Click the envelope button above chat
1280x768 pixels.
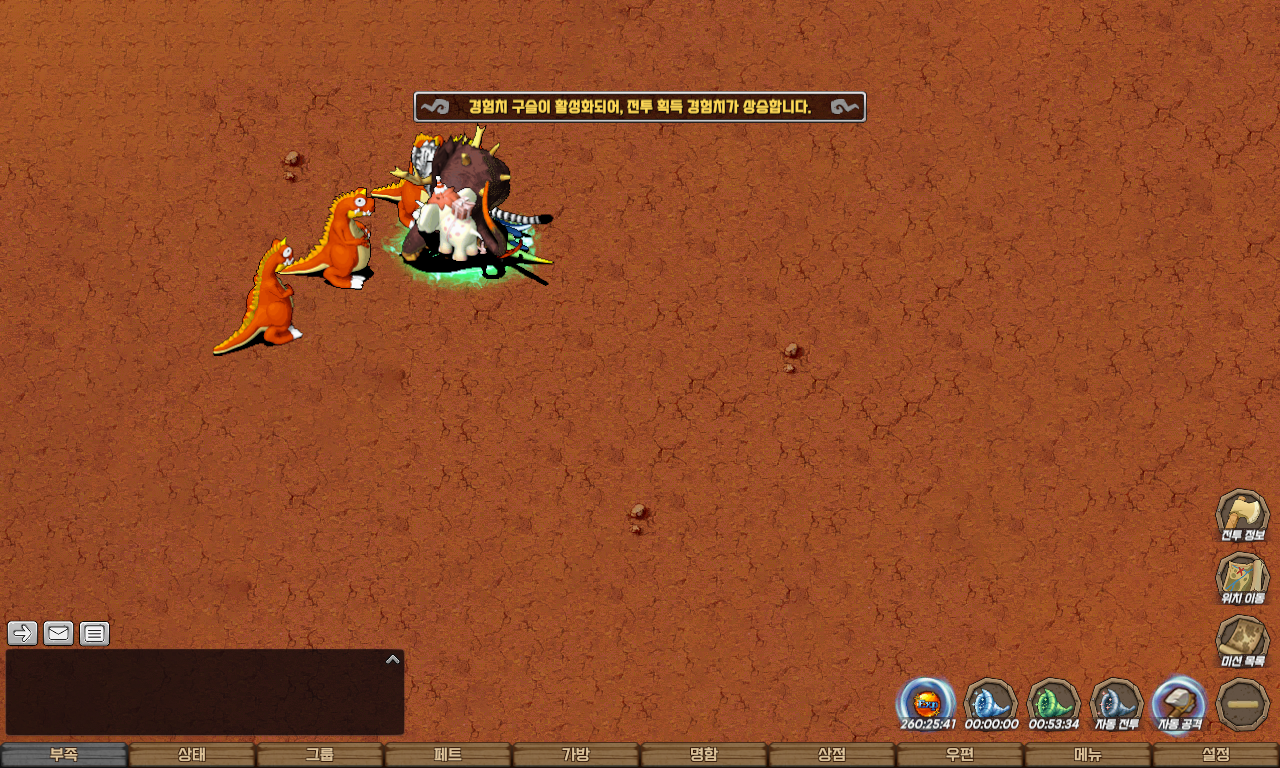click(x=58, y=633)
